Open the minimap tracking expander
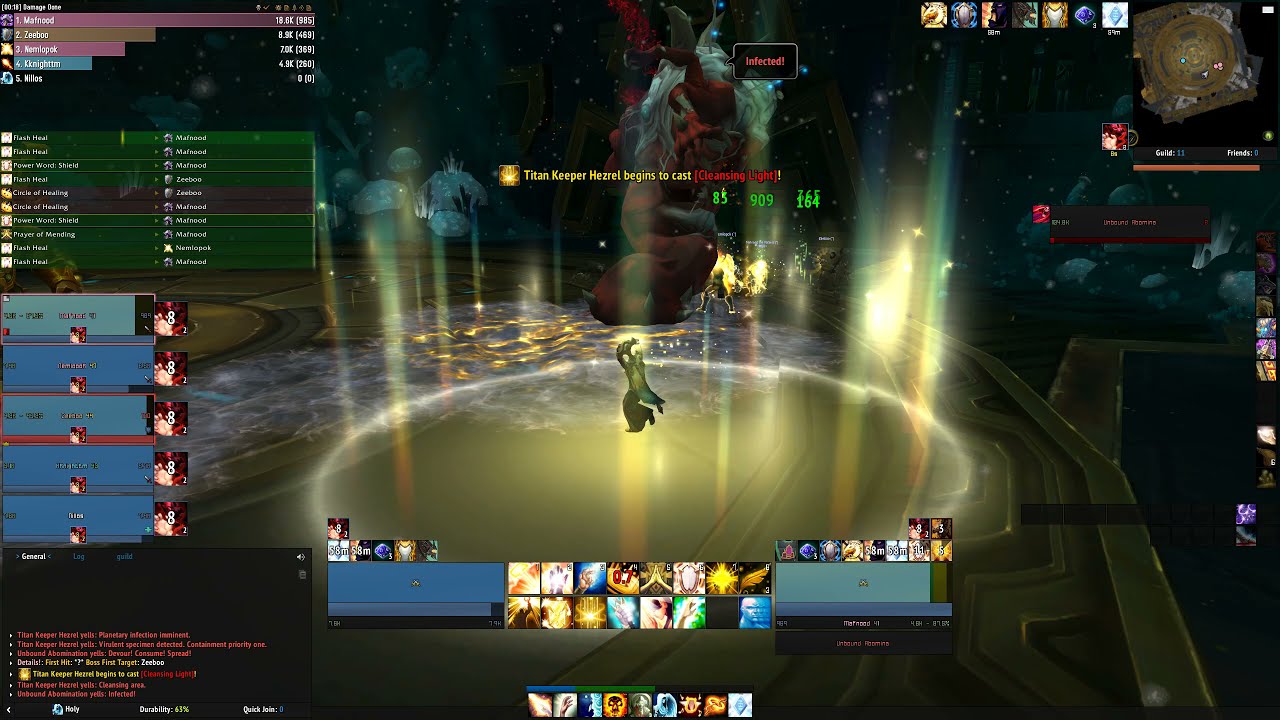The height and width of the screenshot is (720, 1280). click(x=1269, y=135)
